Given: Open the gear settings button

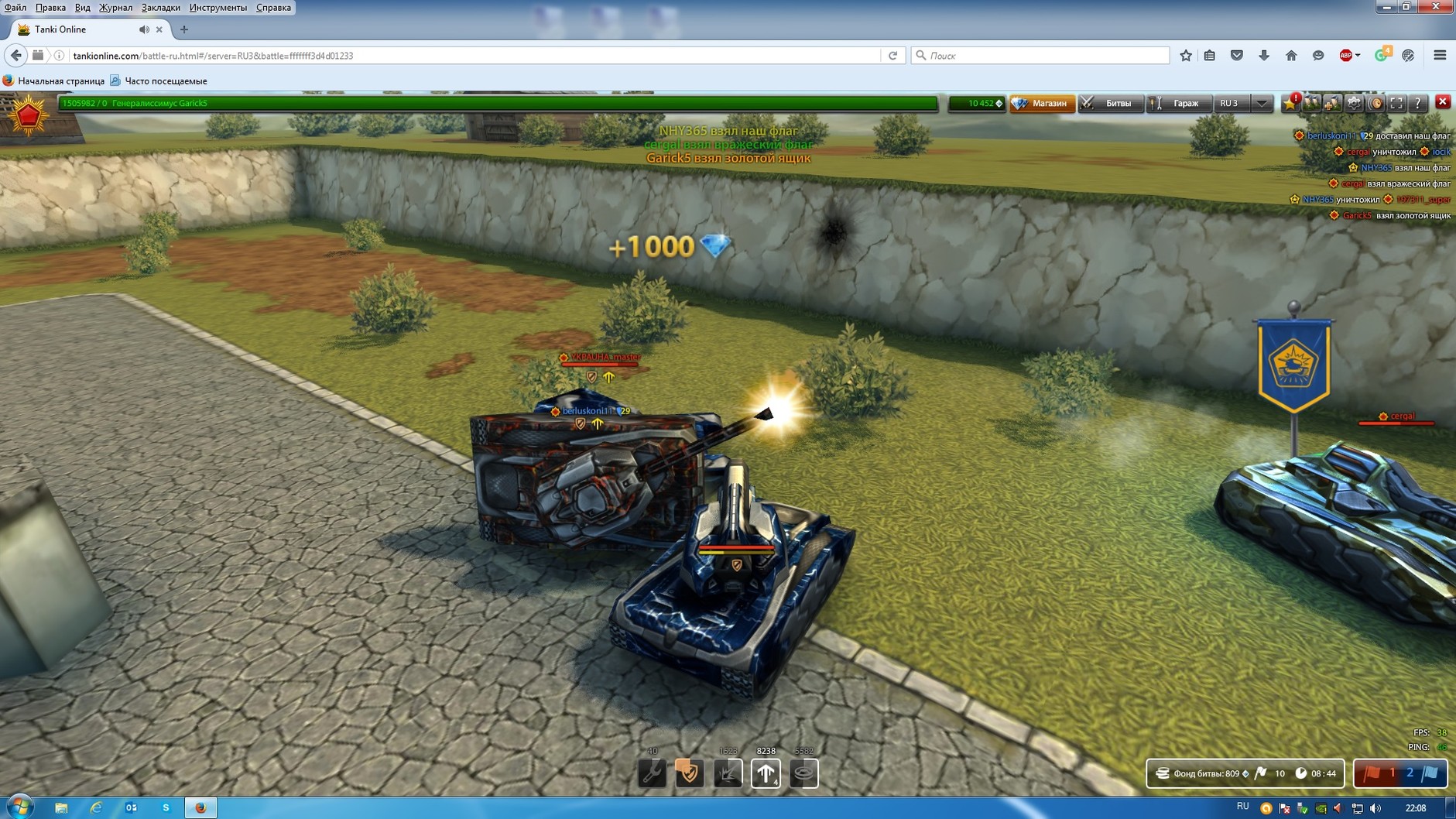Looking at the screenshot, I should (1354, 103).
